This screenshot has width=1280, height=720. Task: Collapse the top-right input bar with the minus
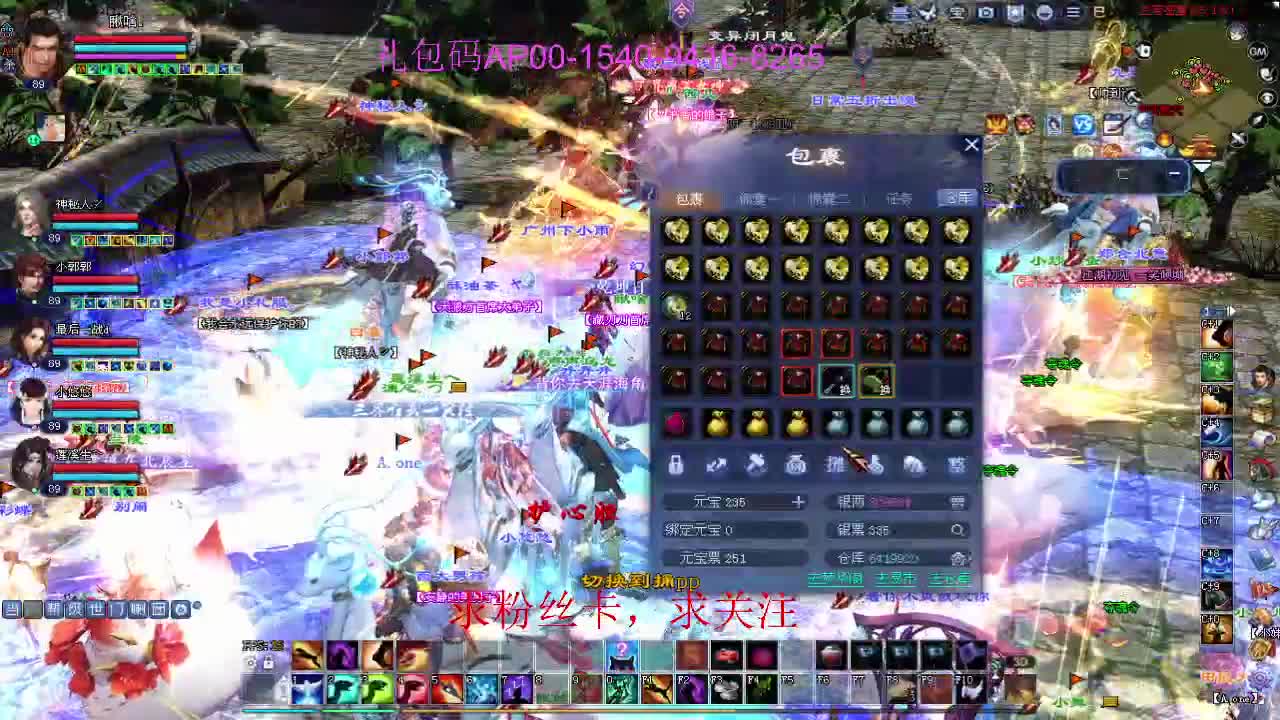click(x=1176, y=173)
